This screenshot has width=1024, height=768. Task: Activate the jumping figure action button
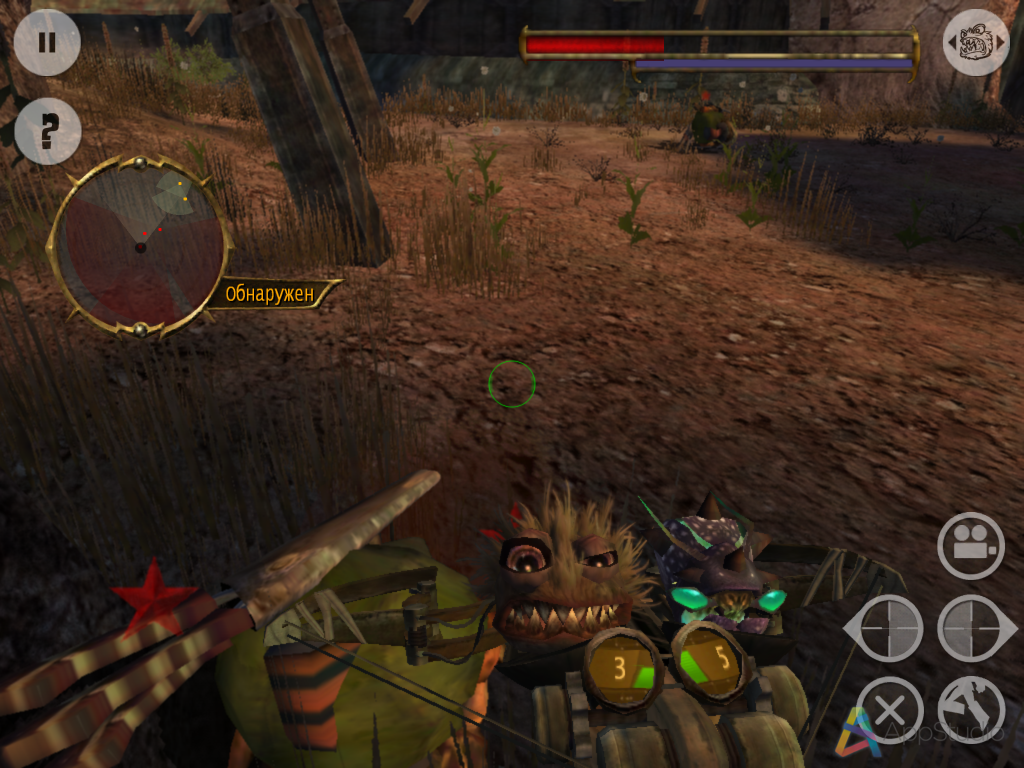pyautogui.click(x=971, y=710)
